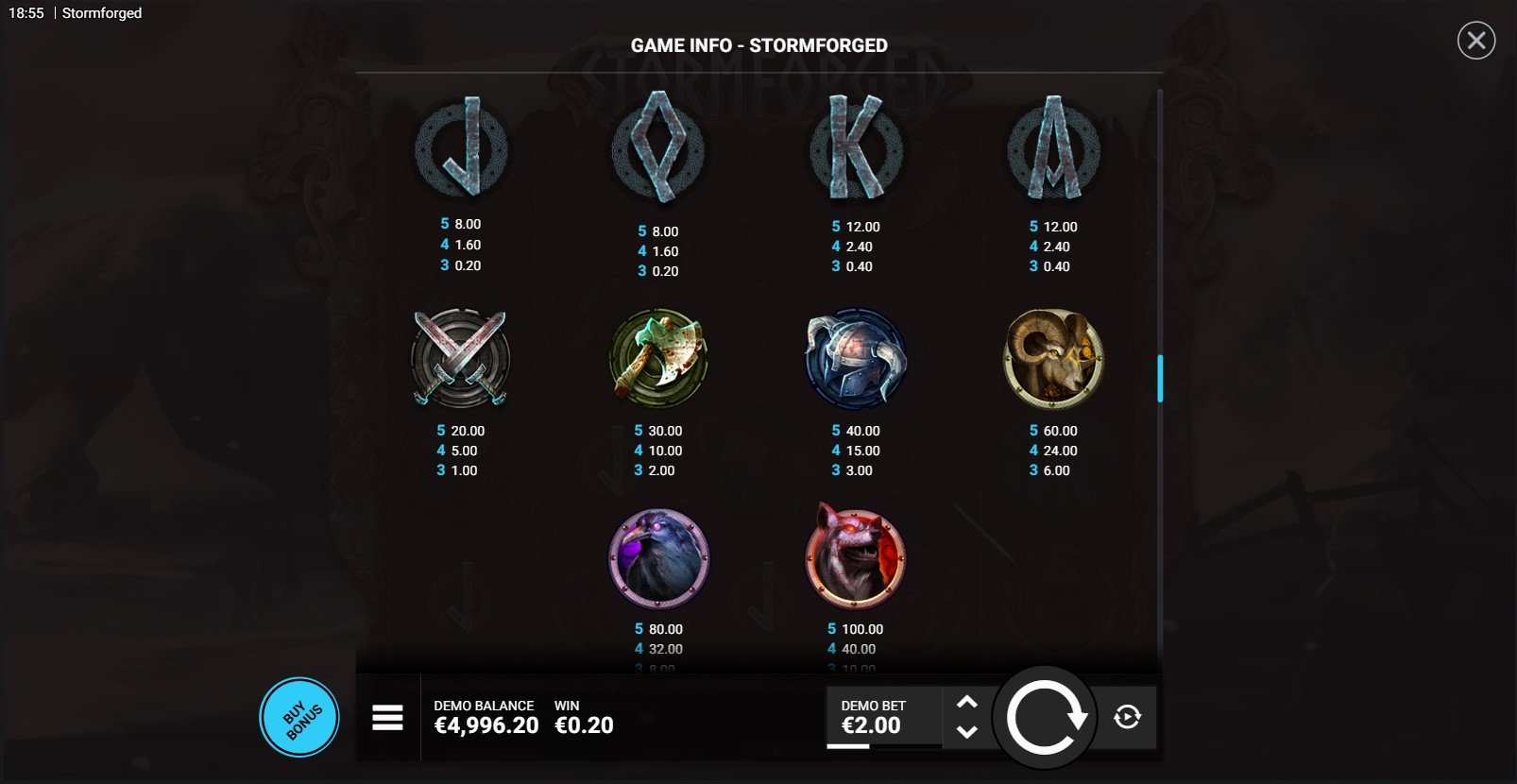
Task: Open the hamburger menu
Action: tap(387, 718)
